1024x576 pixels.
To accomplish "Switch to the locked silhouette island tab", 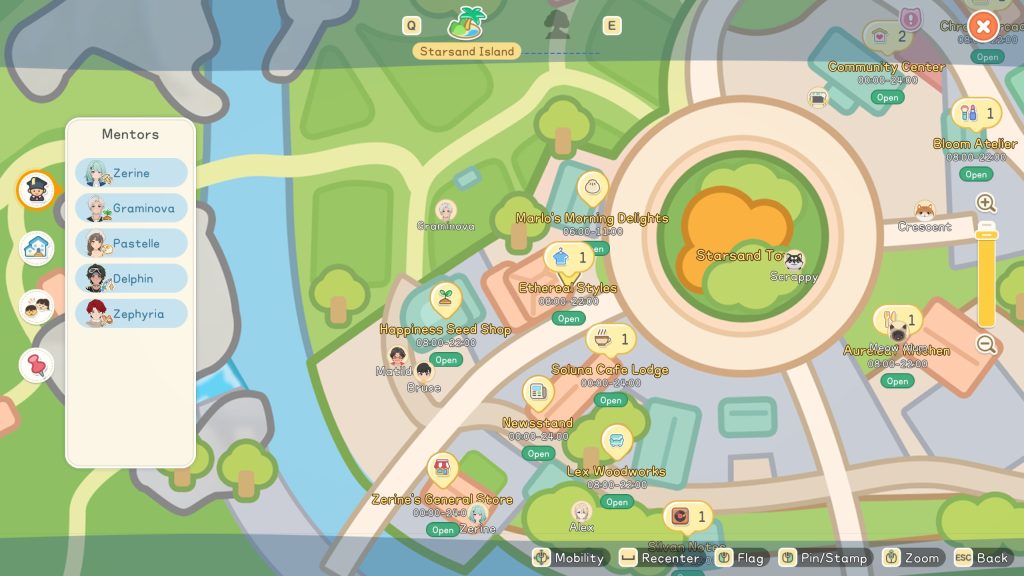I will (557, 24).
